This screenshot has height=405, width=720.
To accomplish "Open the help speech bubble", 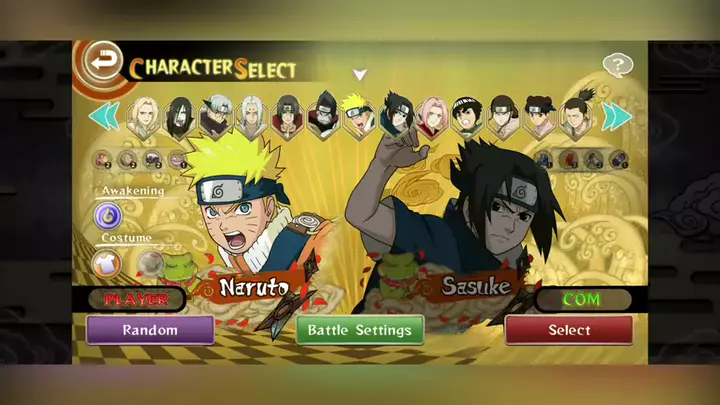I will (618, 66).
